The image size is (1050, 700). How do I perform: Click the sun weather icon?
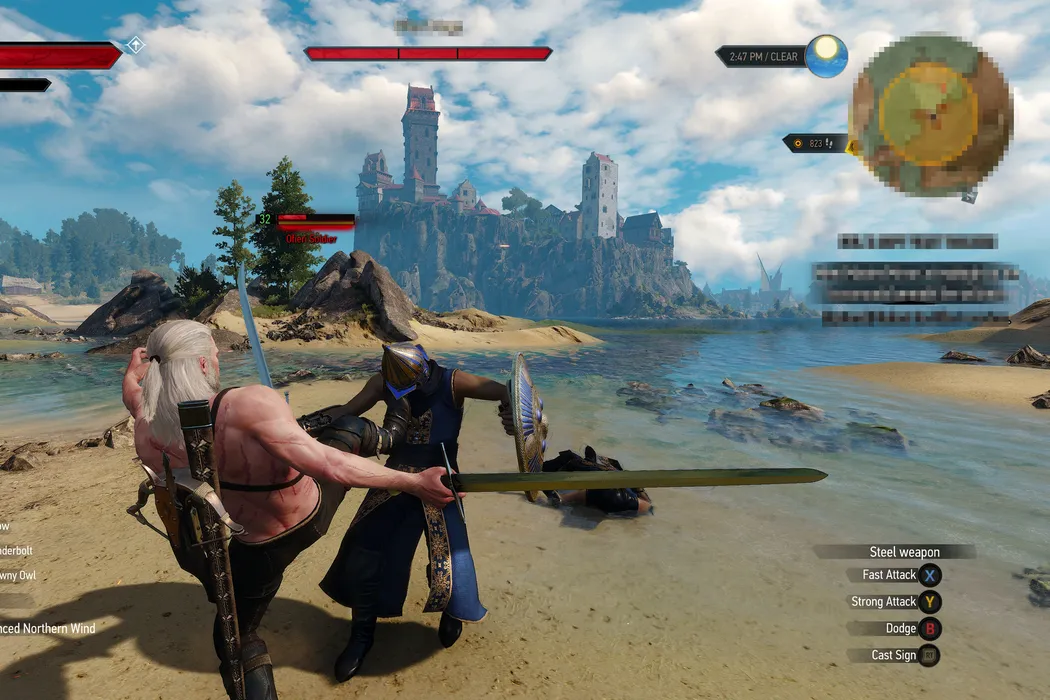point(827,55)
